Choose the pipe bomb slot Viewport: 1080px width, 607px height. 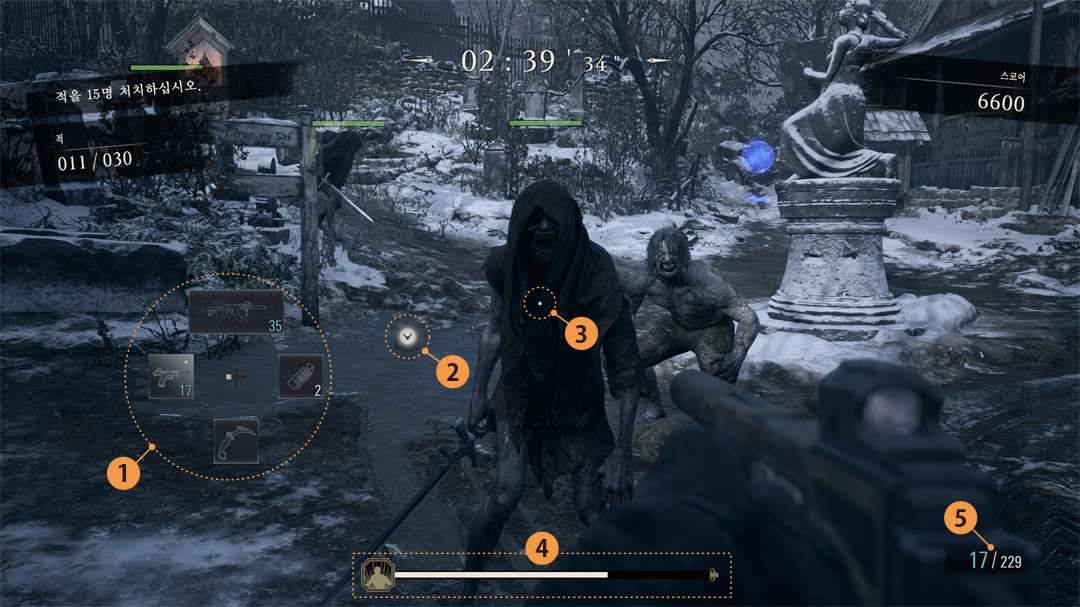(301, 376)
